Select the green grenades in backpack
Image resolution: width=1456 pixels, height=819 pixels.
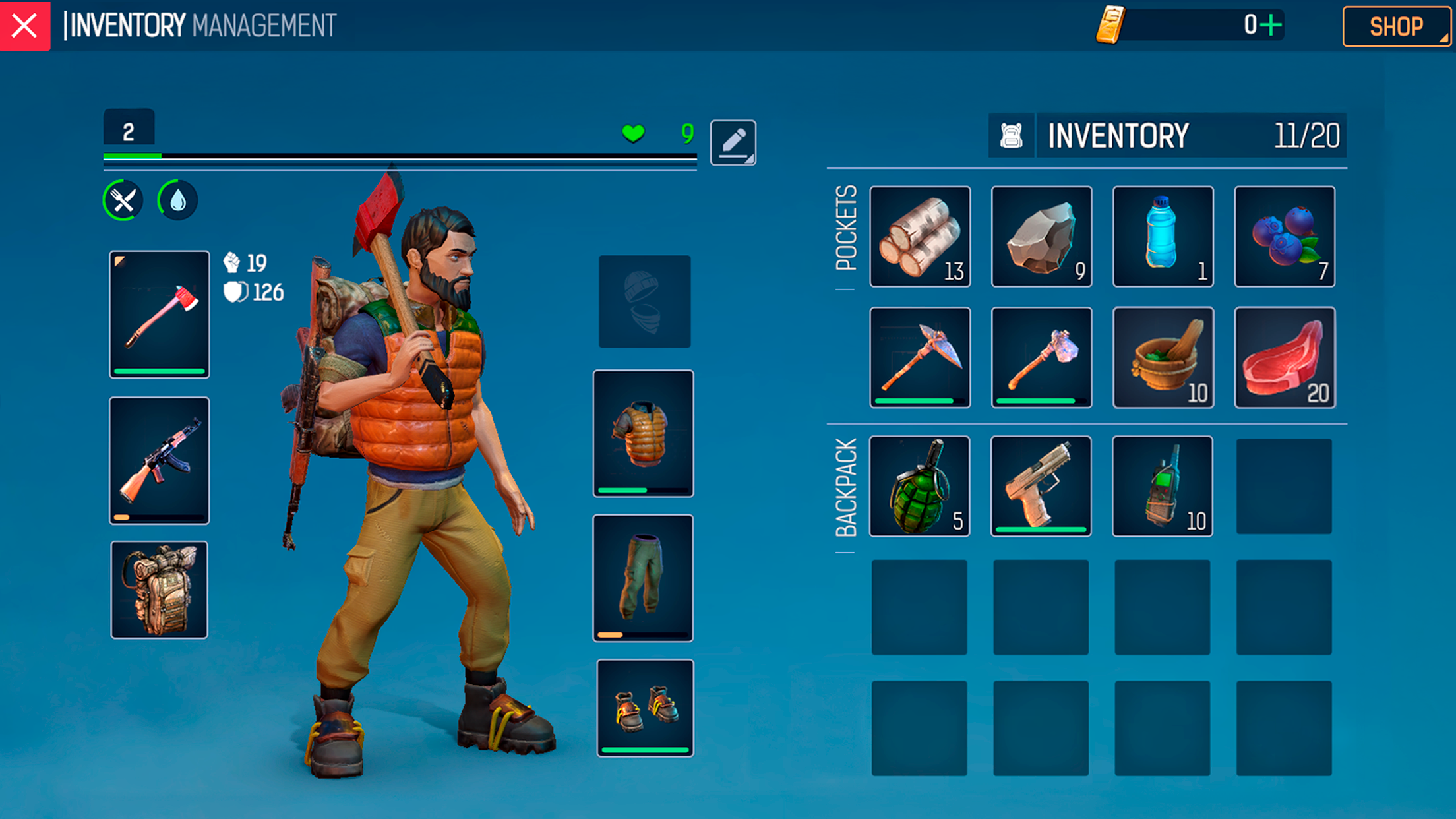[x=920, y=486]
